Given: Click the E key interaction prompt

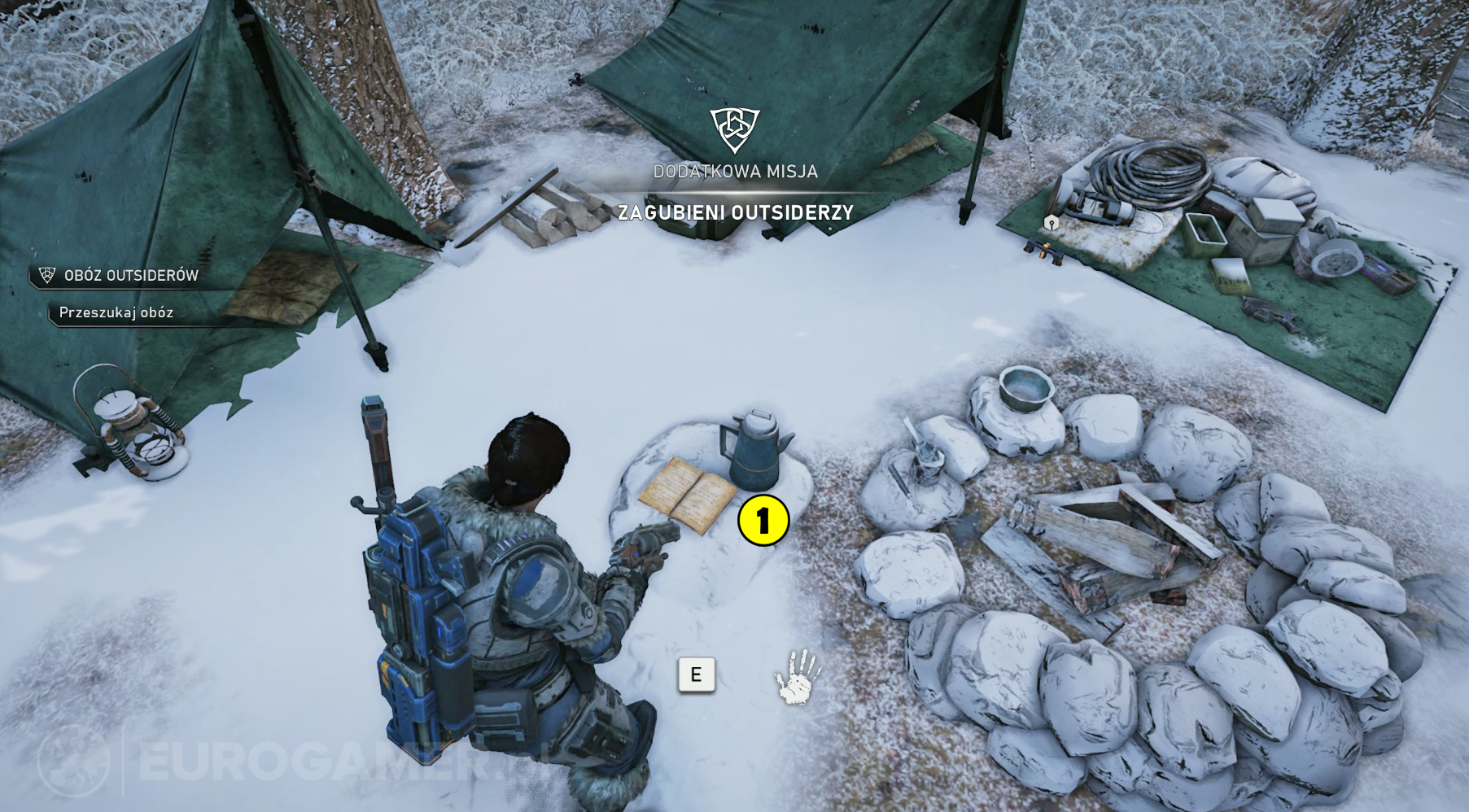Looking at the screenshot, I should coord(695,674).
